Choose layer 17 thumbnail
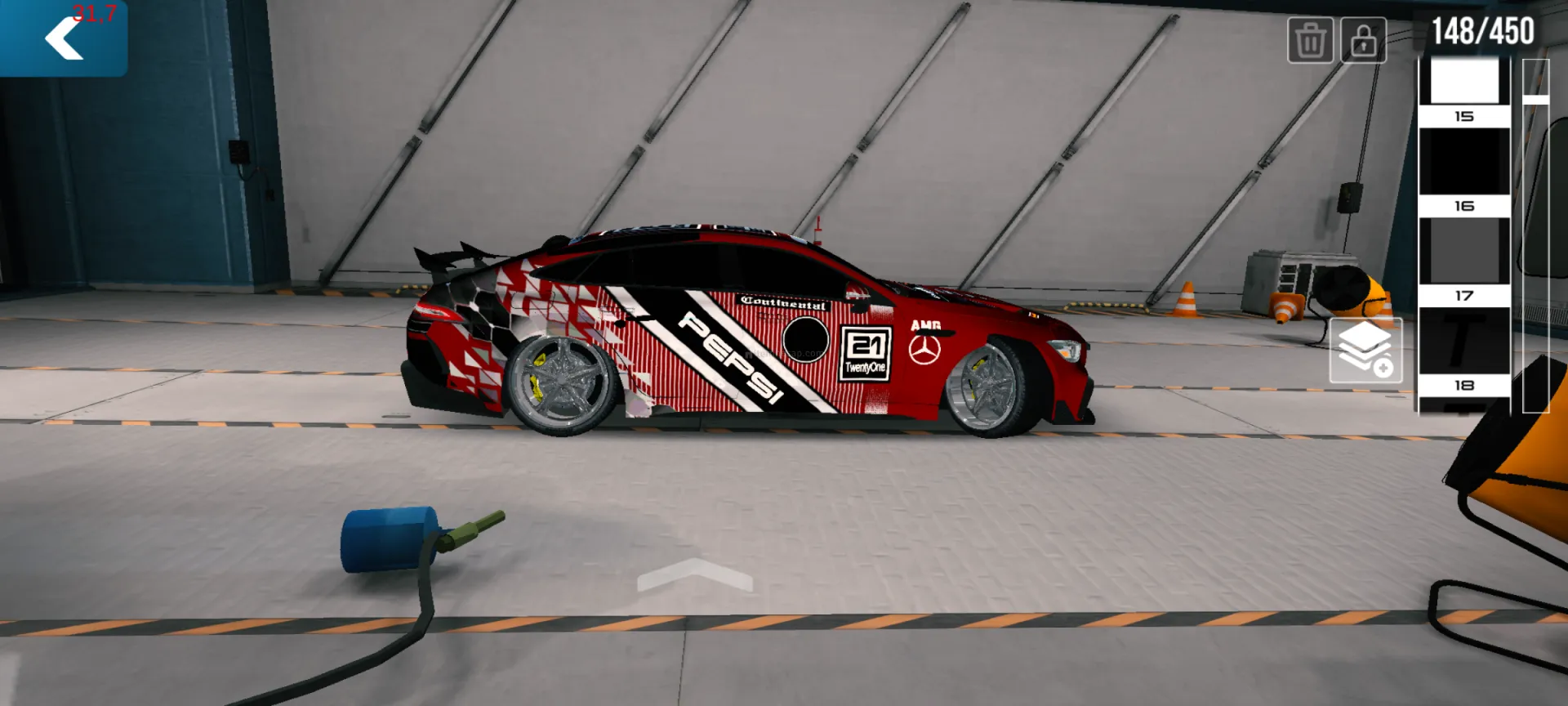Screen dimensions: 1568x706 point(1464,252)
